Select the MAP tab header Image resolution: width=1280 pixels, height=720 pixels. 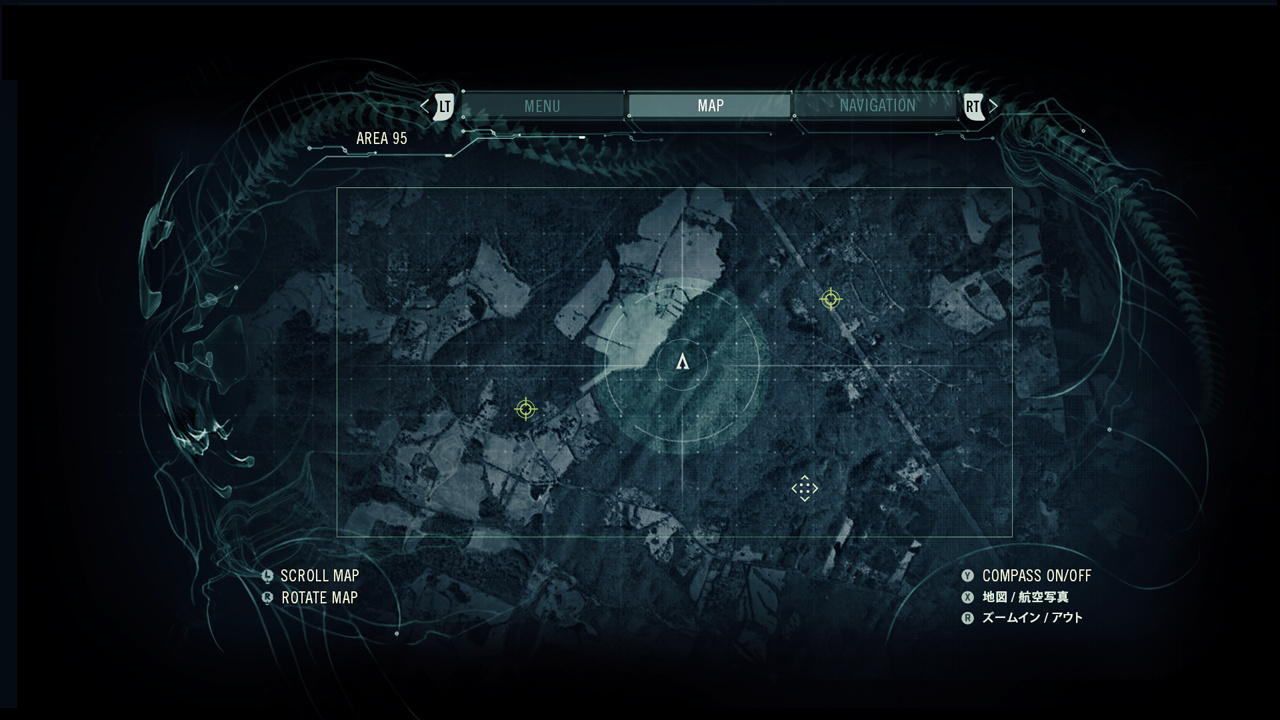(709, 105)
